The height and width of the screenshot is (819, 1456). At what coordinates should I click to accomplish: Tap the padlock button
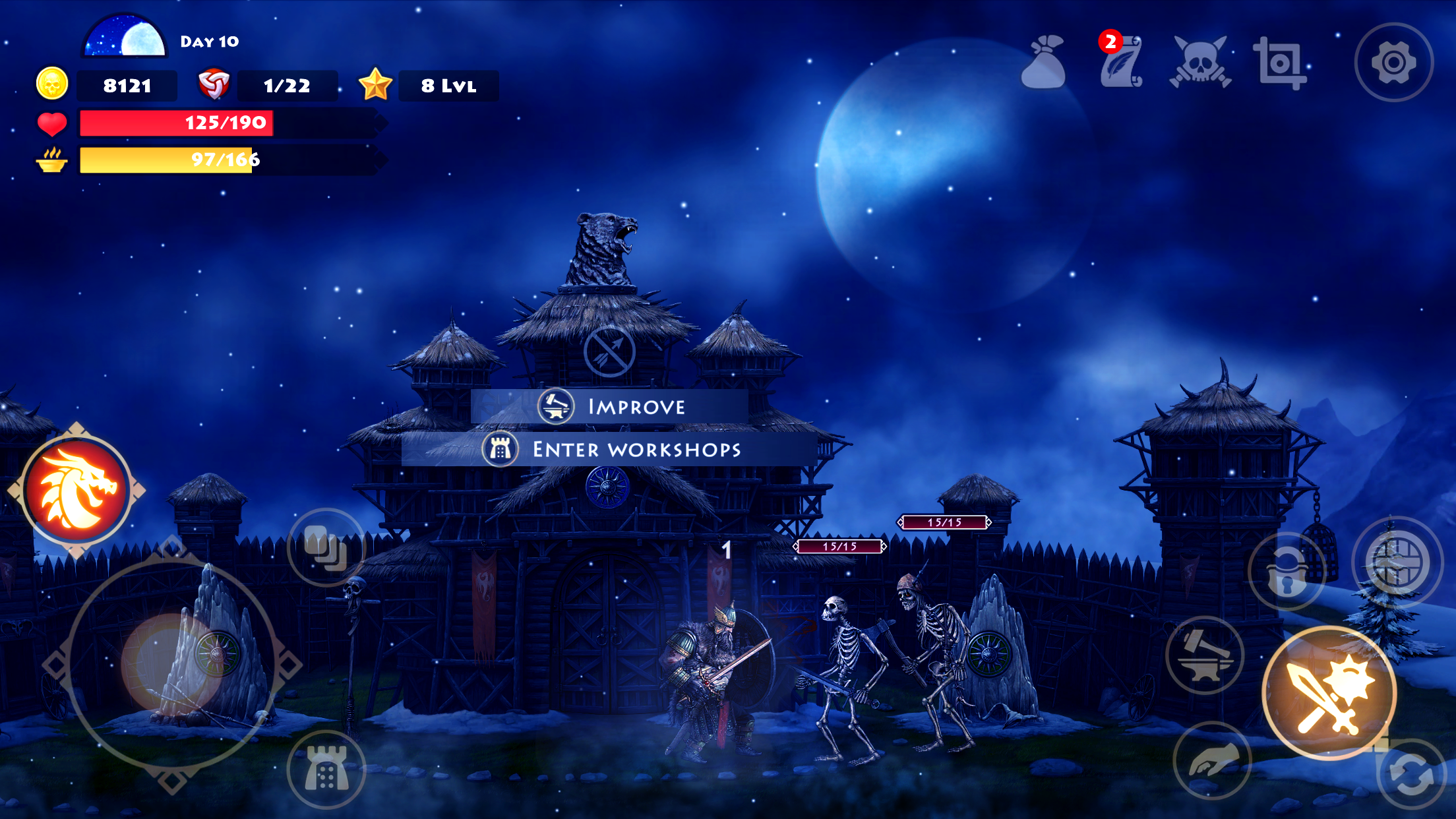1287,571
